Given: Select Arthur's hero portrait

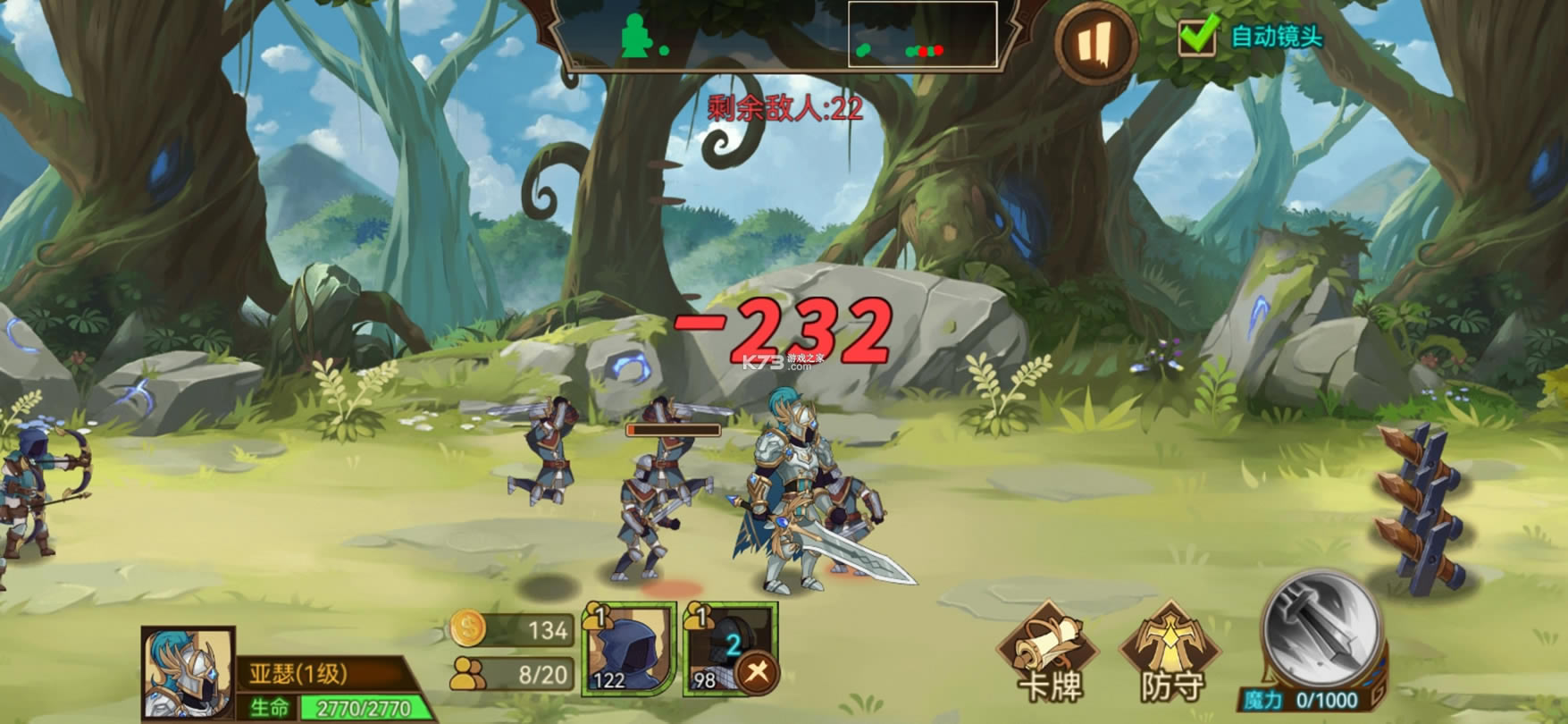Looking at the screenshot, I should click(x=189, y=673).
